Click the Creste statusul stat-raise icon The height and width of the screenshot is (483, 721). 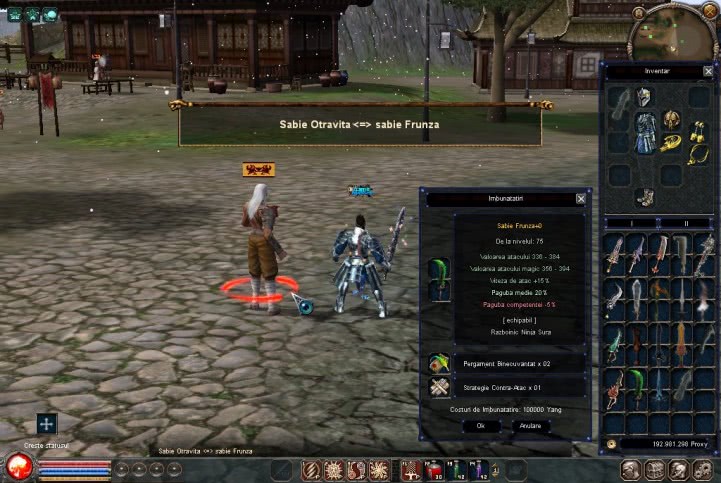pos(46,424)
